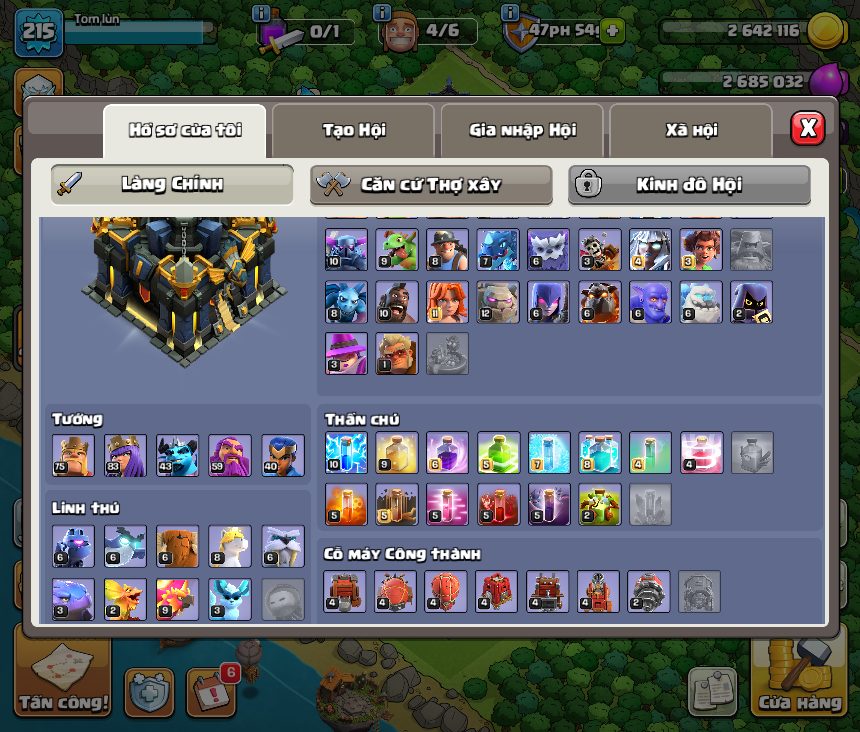Switch to the Tạo Hội tab

click(353, 130)
